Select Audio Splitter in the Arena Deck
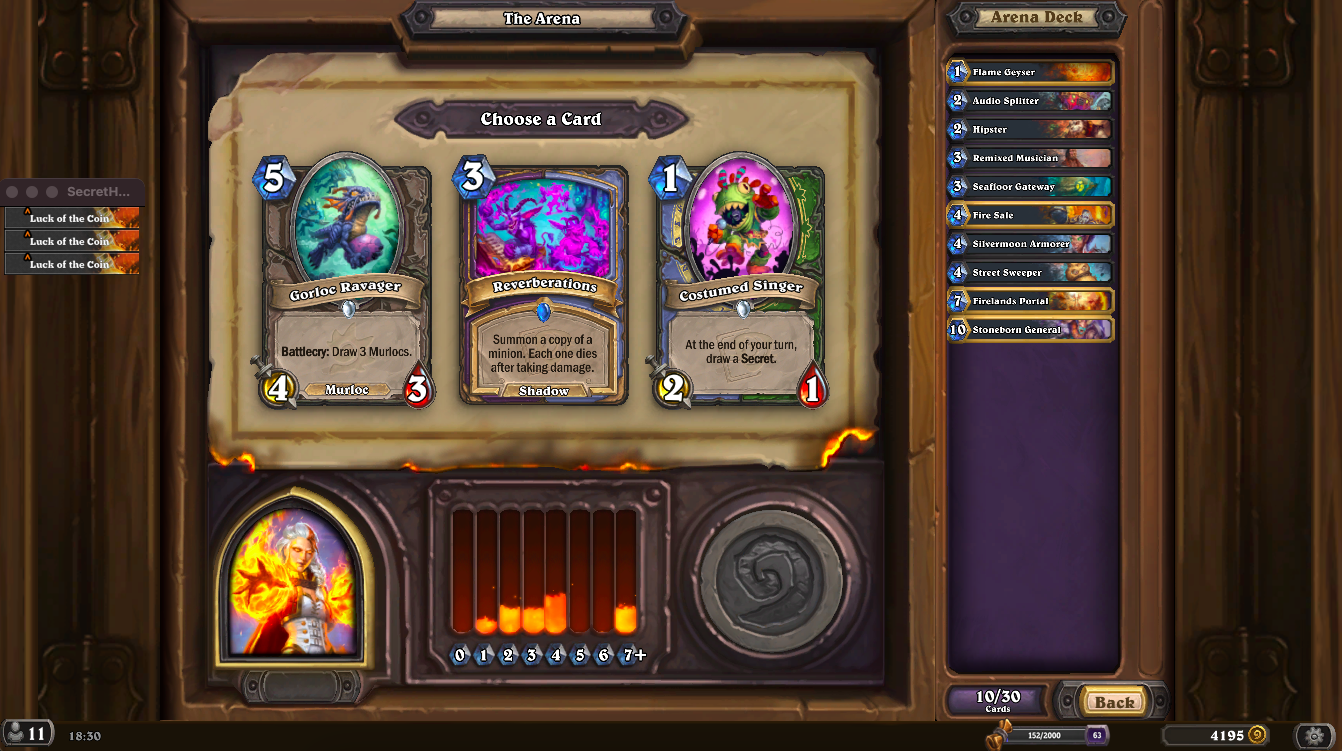This screenshot has width=1342, height=751. 1030,100
